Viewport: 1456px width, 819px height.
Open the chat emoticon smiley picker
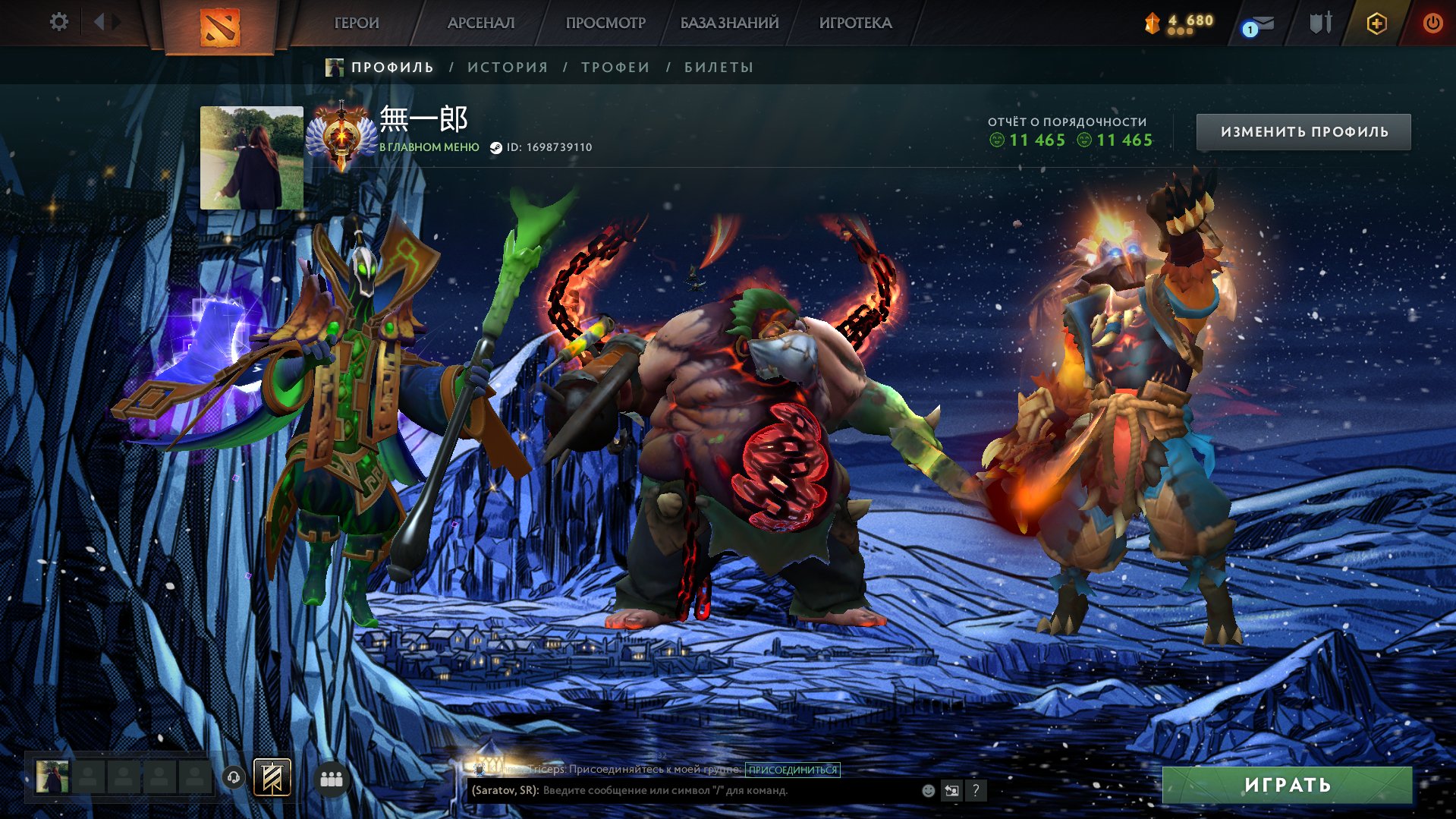tap(928, 791)
